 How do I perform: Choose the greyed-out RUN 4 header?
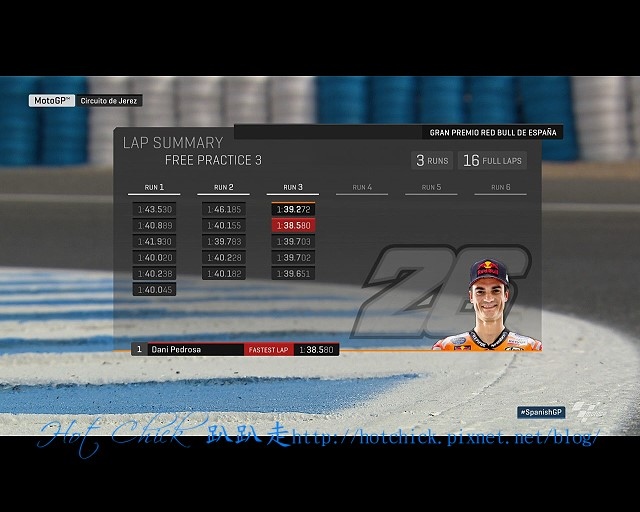click(x=361, y=187)
